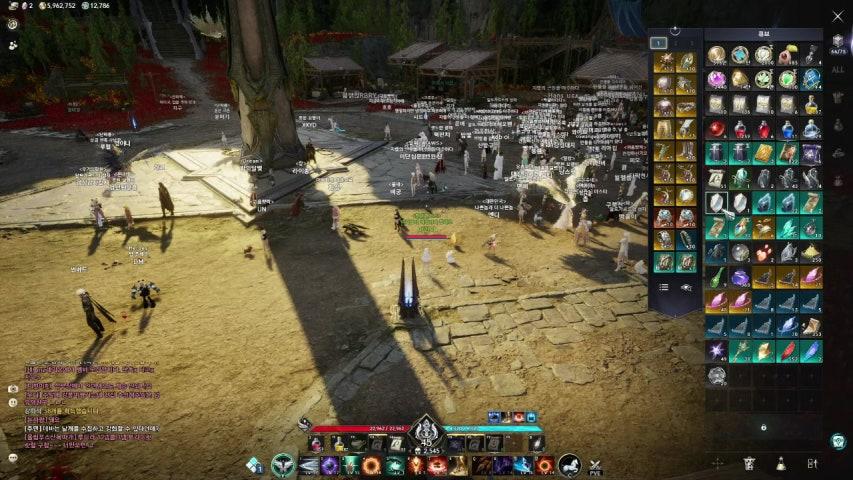Select the purple gem inventory item
This screenshot has height=480, width=853.
(x=716, y=79)
